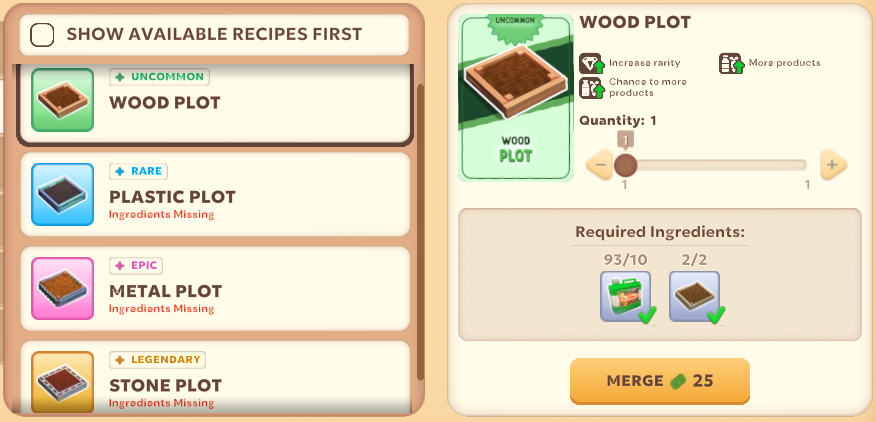This screenshot has height=422, width=876.
Task: Click the Chance to more products icon
Action: pyautogui.click(x=591, y=87)
